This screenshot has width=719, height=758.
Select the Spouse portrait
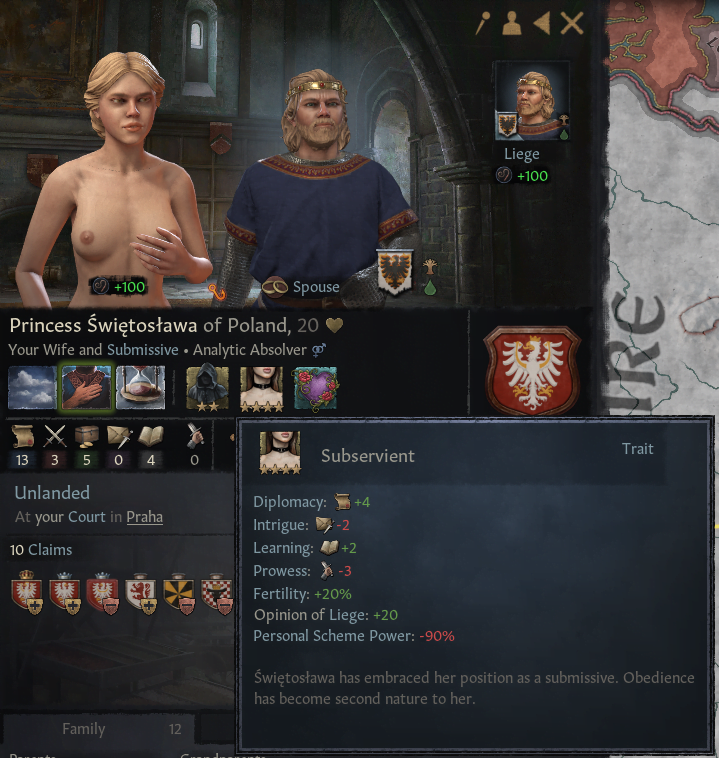coord(318,180)
